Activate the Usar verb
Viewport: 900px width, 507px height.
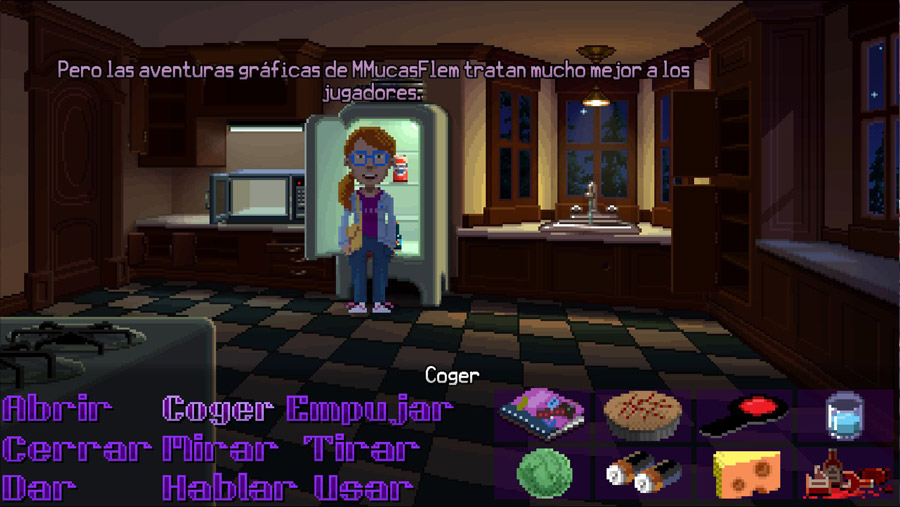364,488
